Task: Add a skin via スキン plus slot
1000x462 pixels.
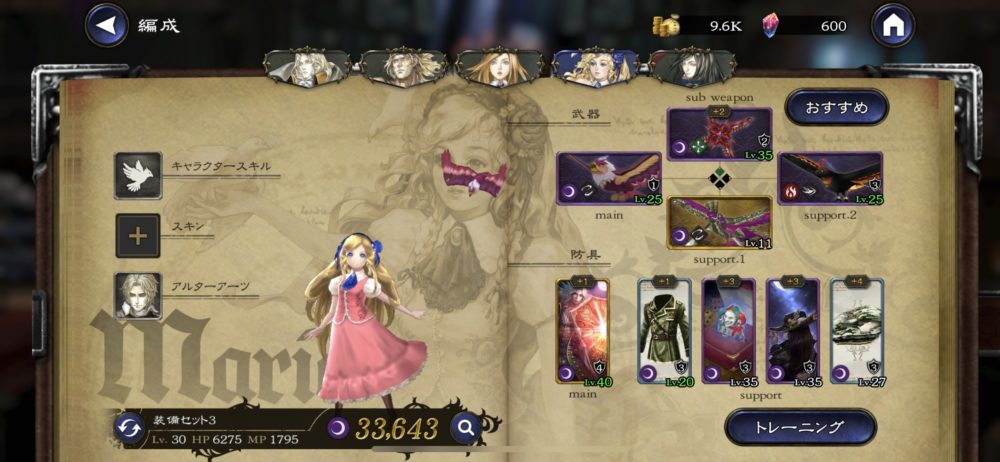Action: (x=138, y=237)
